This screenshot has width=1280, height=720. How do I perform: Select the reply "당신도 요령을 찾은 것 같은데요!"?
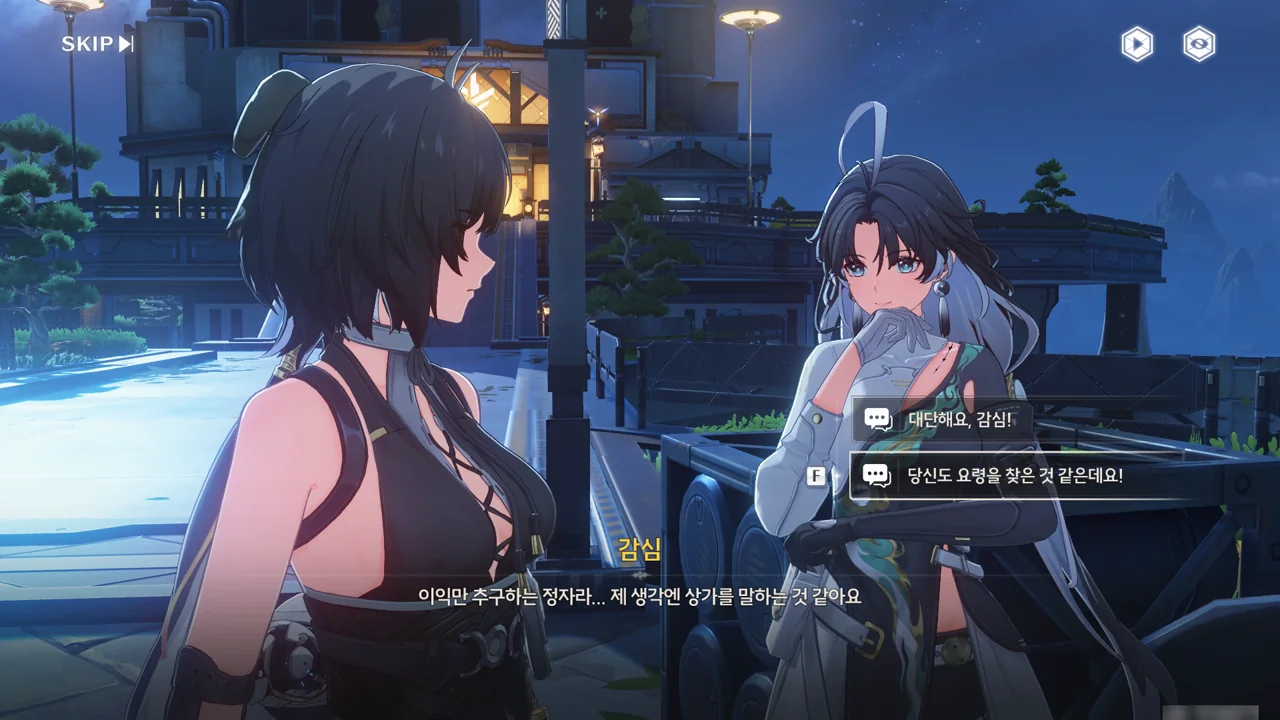[1014, 476]
